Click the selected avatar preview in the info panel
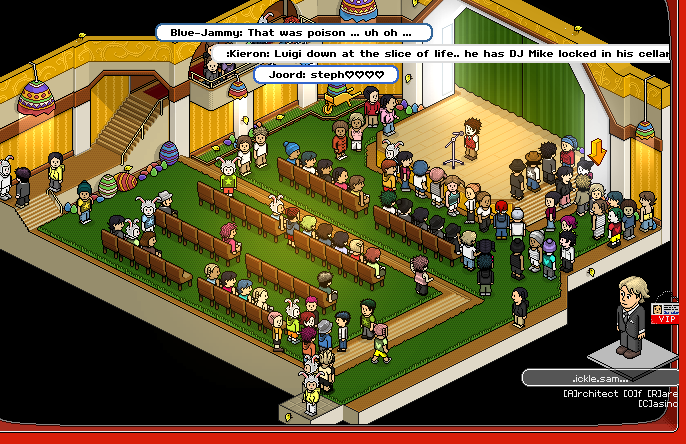The height and width of the screenshot is (444, 686). pyautogui.click(x=630, y=318)
